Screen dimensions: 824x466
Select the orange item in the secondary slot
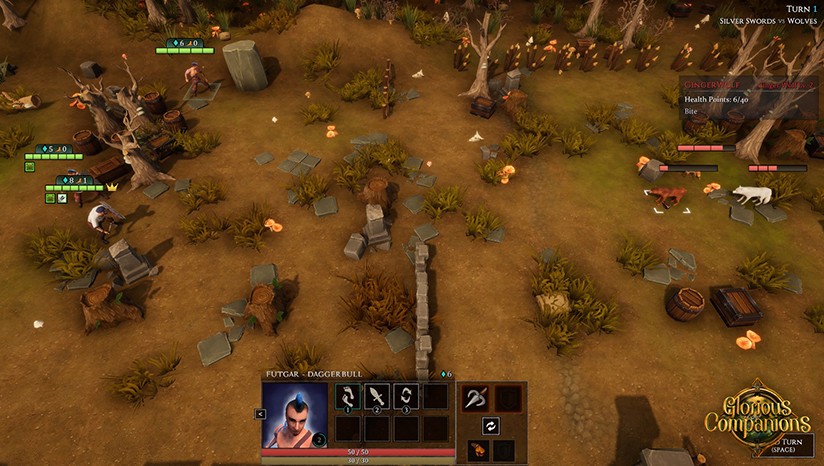click(x=477, y=451)
